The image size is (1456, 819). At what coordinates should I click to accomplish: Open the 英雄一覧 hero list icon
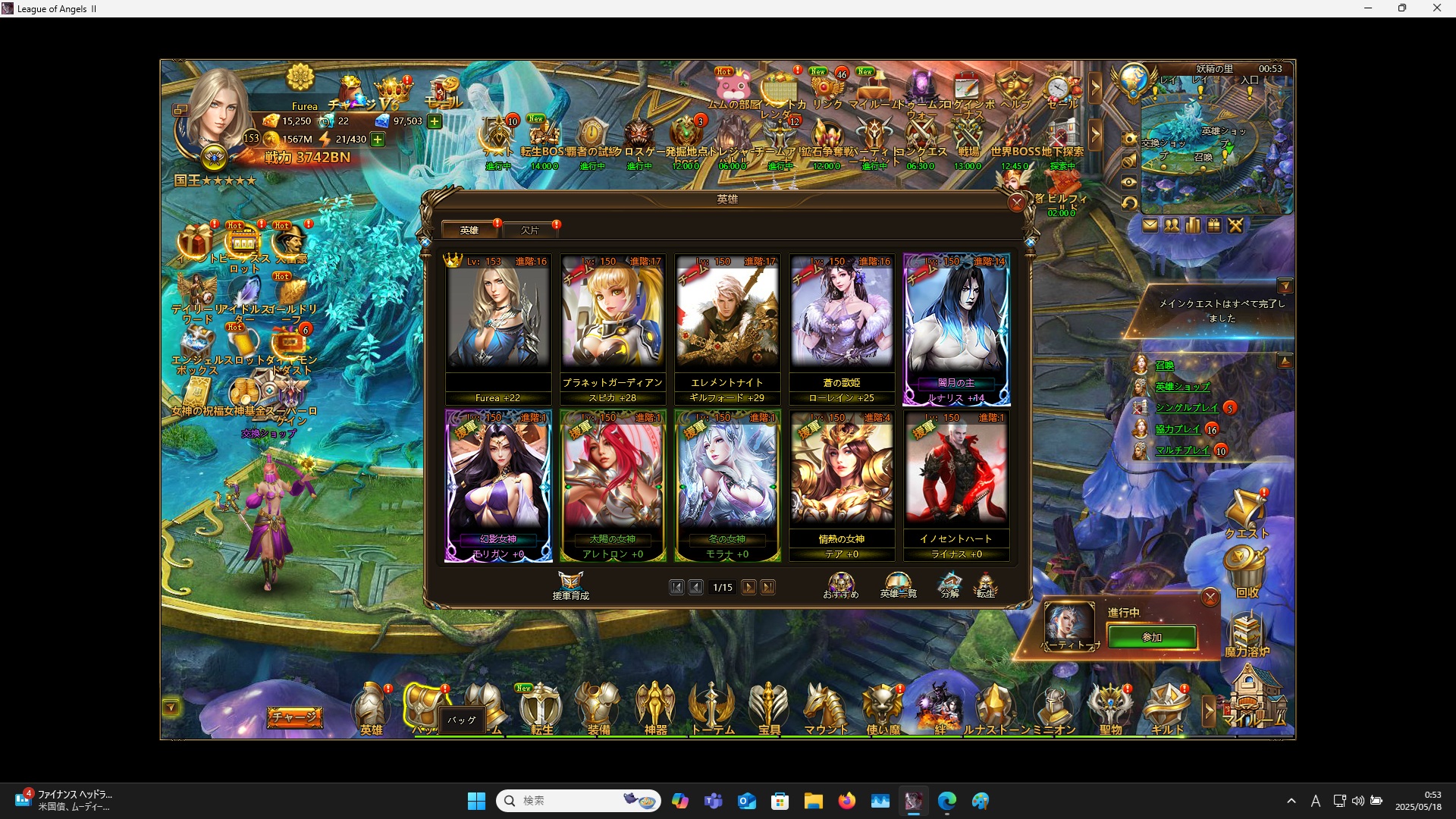pos(899,584)
